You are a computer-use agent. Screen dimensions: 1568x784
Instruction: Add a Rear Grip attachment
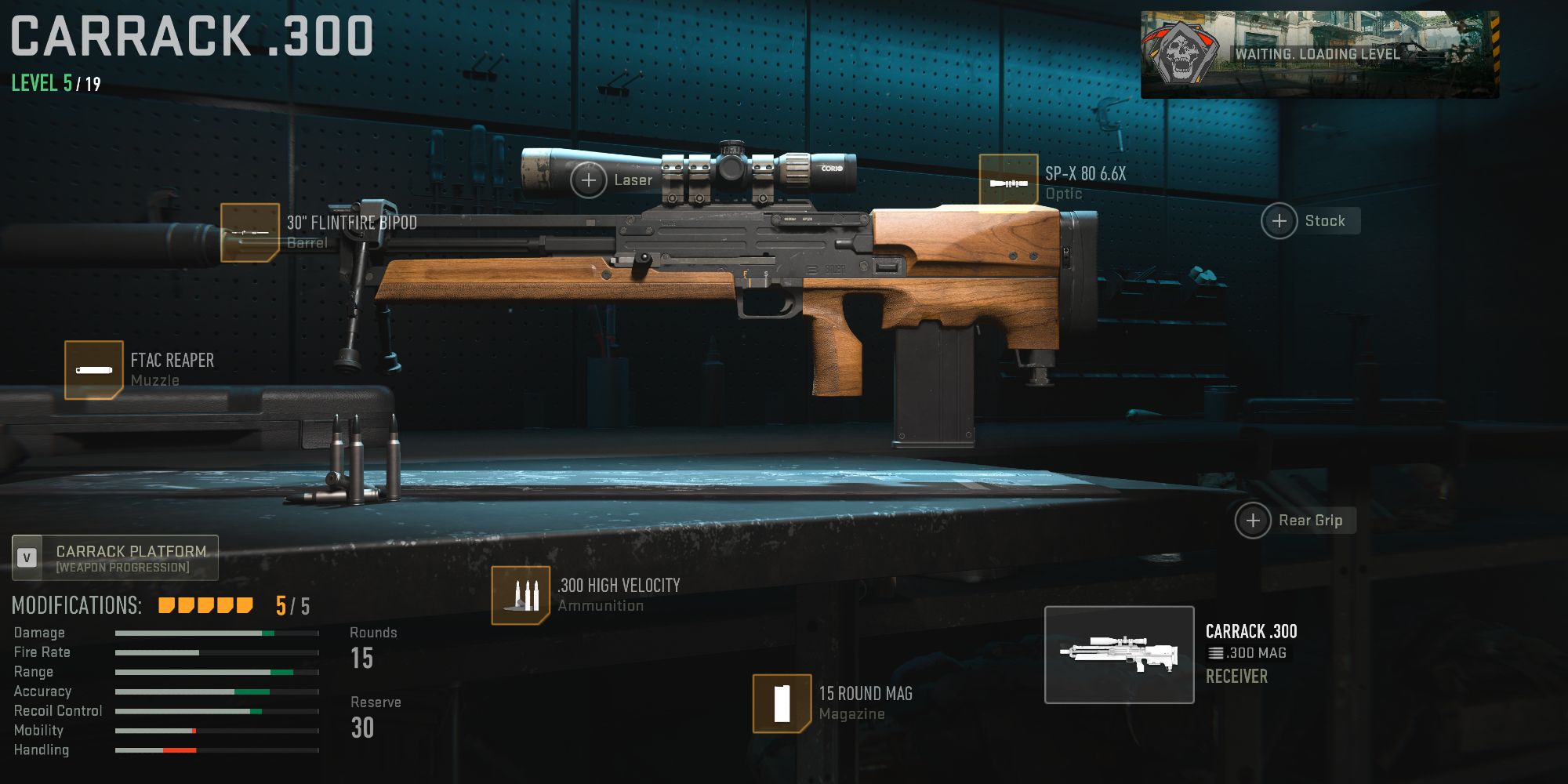1253,521
